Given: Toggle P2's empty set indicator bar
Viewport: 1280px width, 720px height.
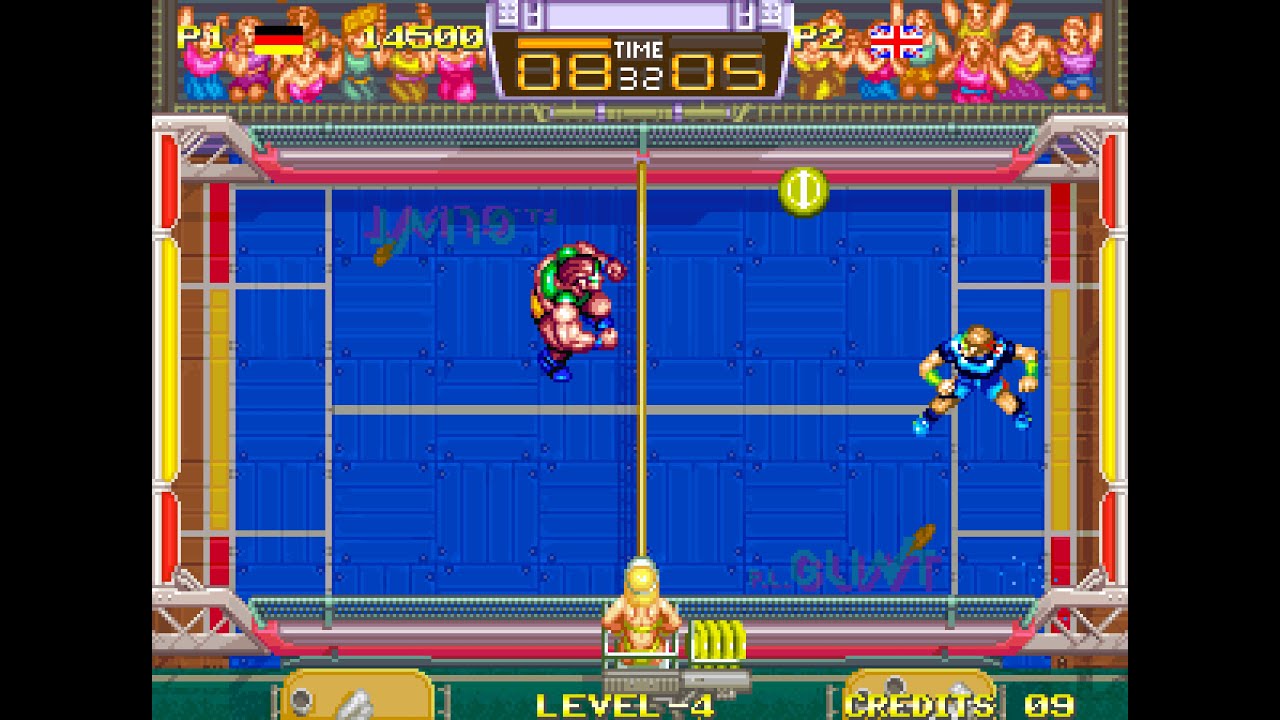Looking at the screenshot, I should [x=718, y=42].
